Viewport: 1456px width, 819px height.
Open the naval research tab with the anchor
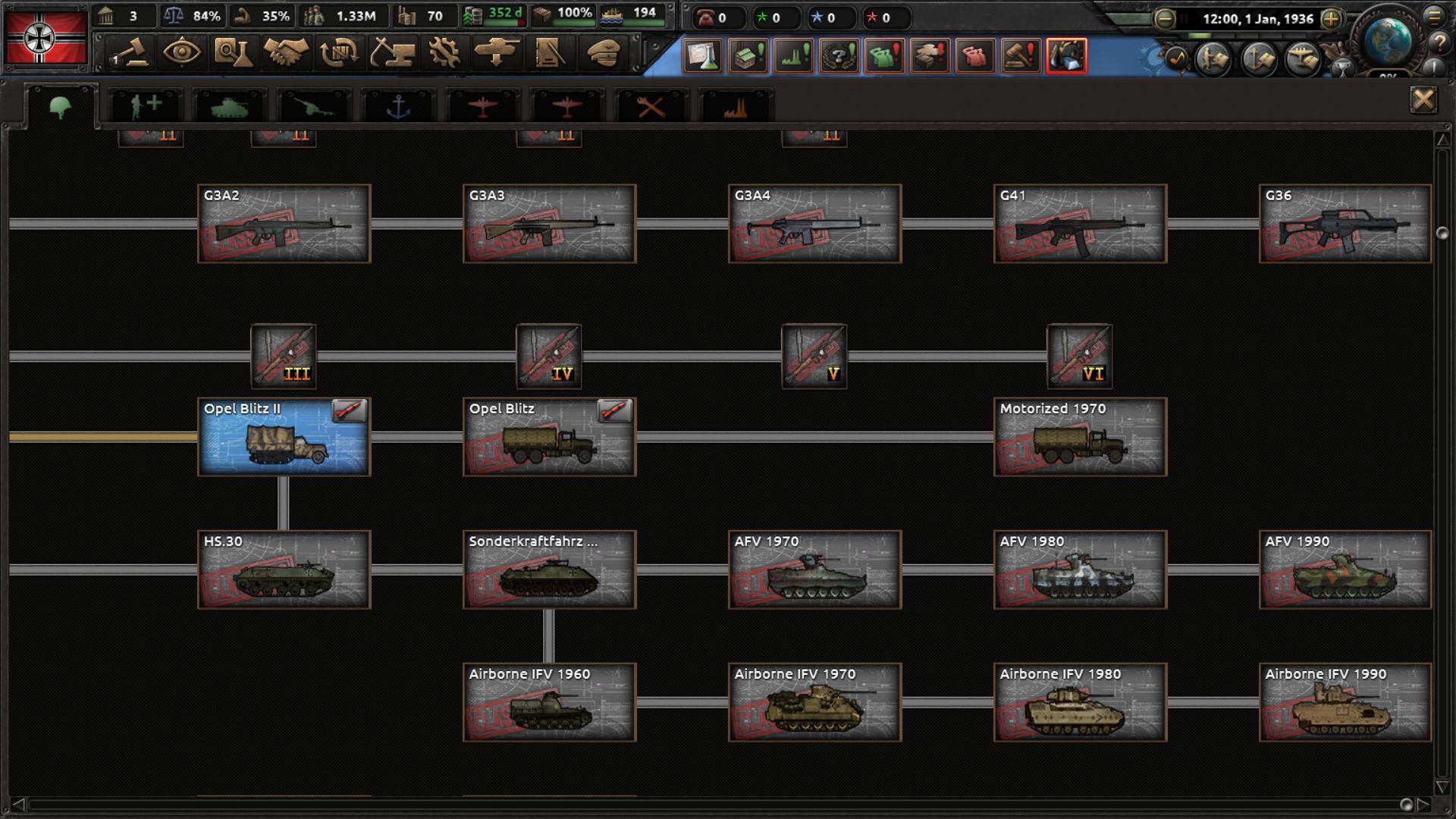point(398,106)
